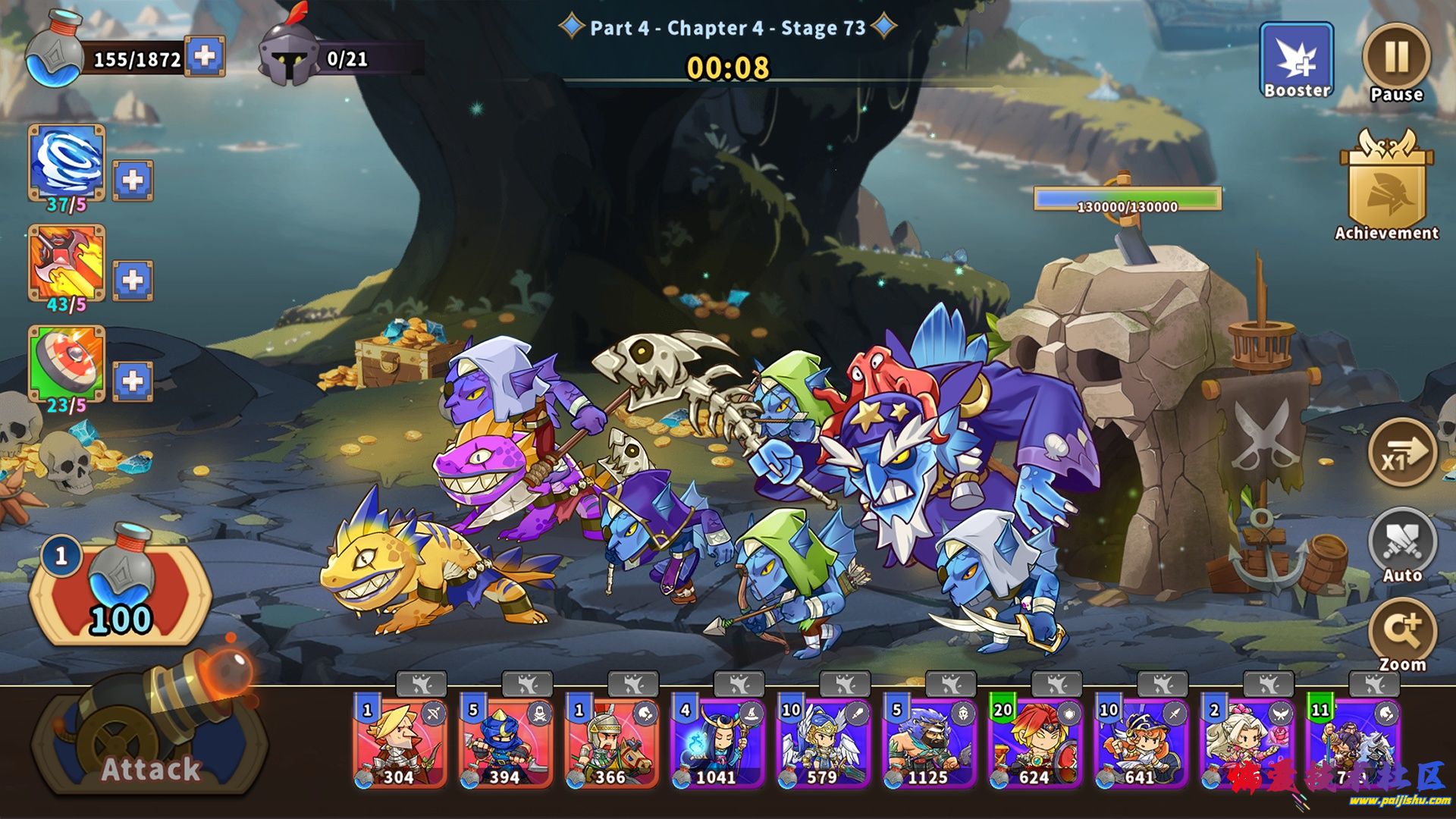Add more mana potions with plus button
This screenshot has width=1456, height=819.
[x=205, y=56]
